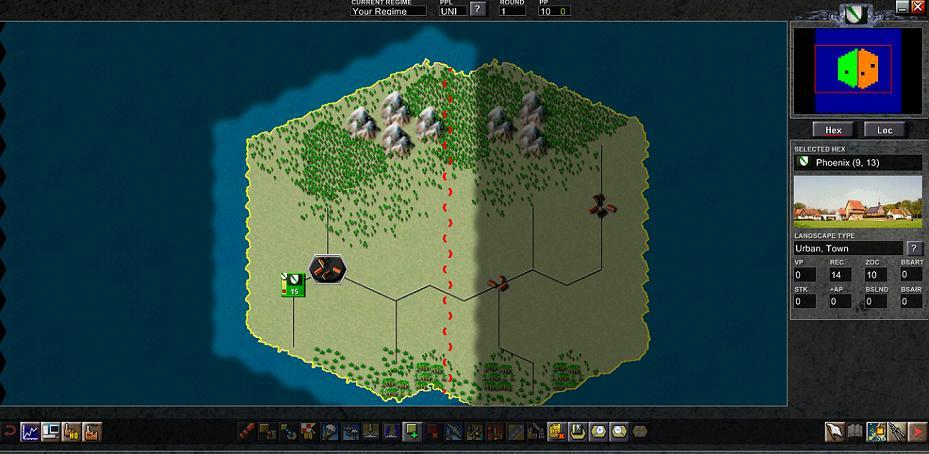
Task: Click the factory production icon
Action: (x=93, y=432)
